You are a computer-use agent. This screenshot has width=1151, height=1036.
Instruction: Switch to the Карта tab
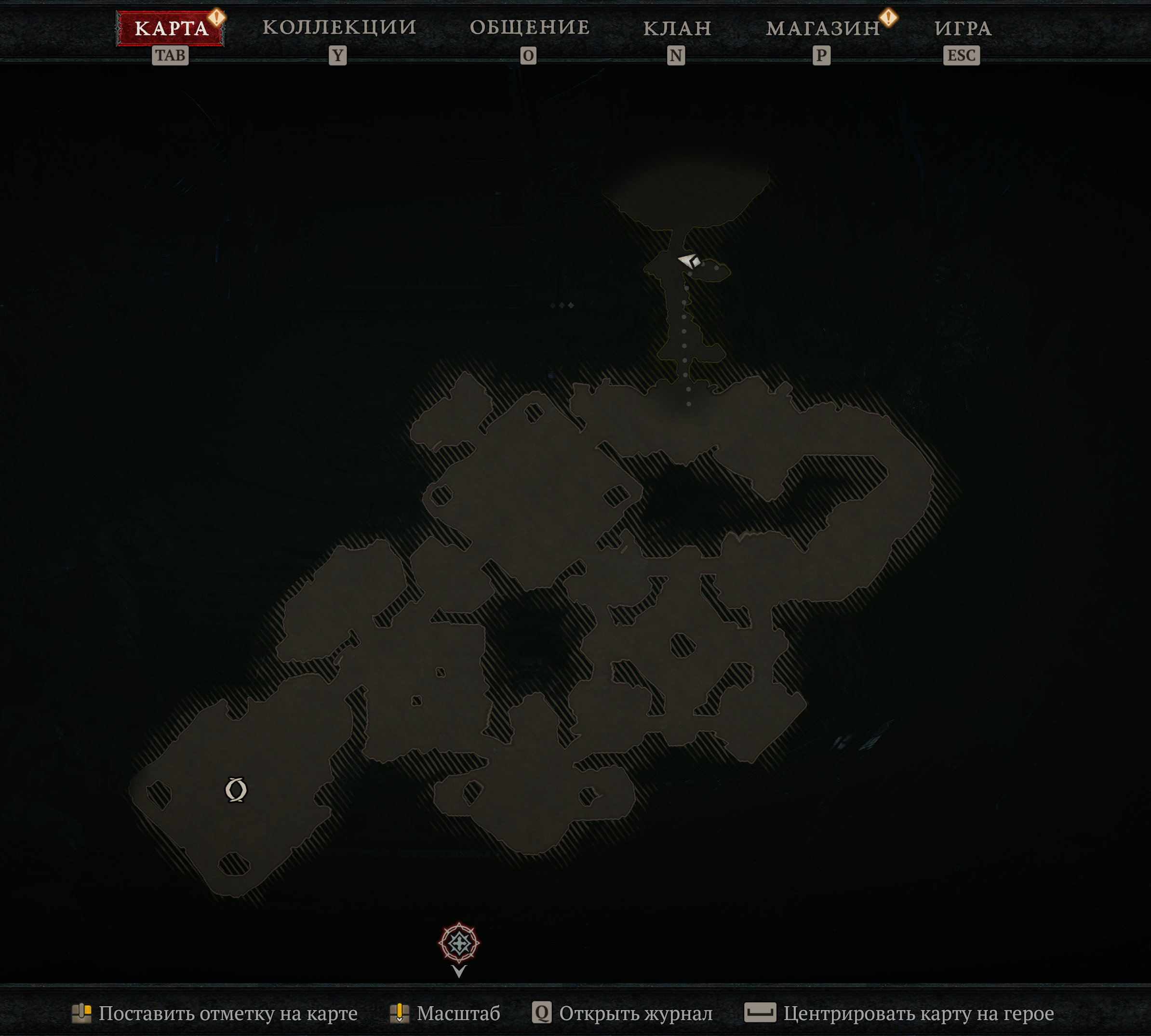tap(171, 28)
